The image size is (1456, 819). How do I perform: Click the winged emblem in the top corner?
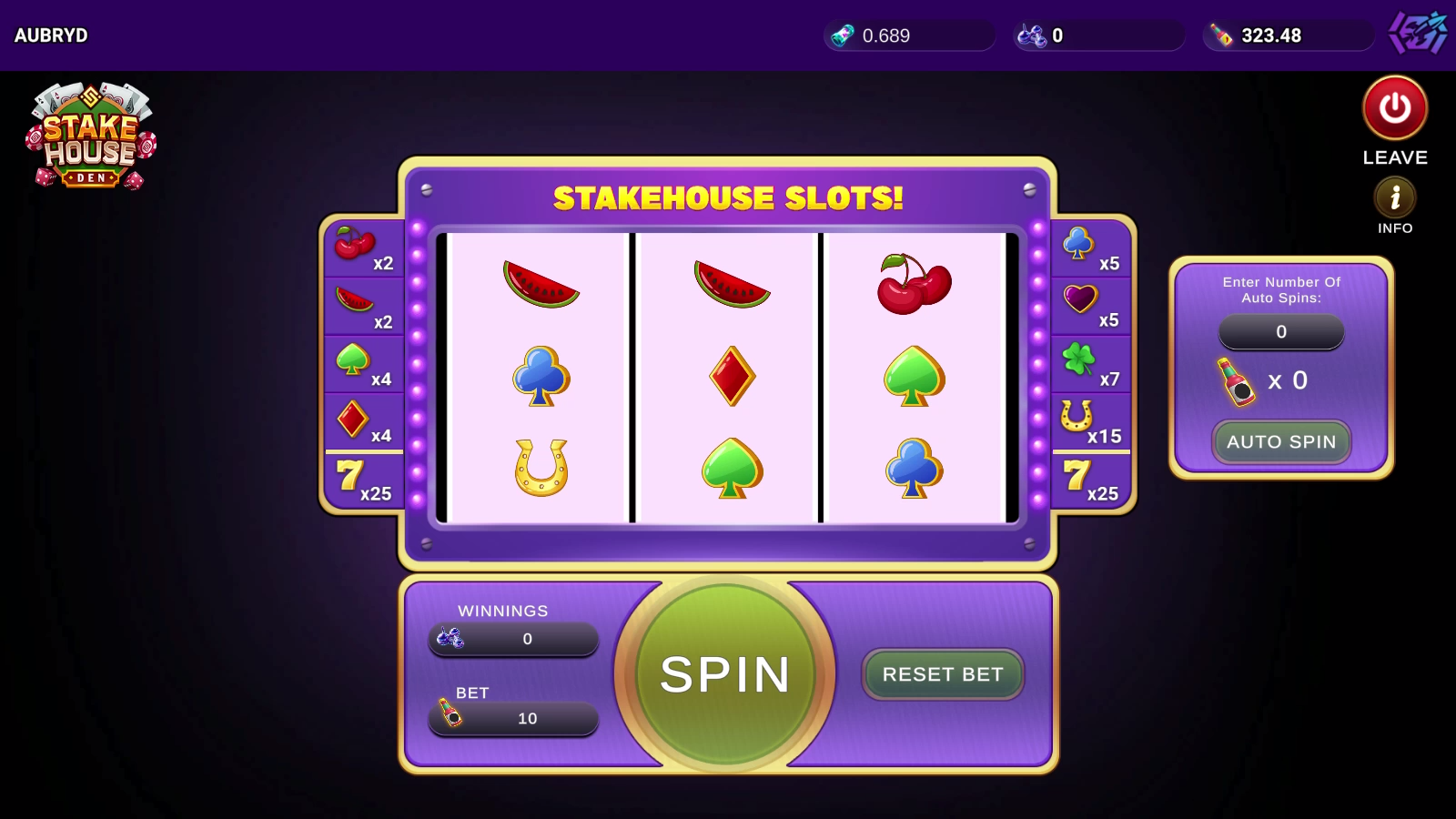(1419, 35)
